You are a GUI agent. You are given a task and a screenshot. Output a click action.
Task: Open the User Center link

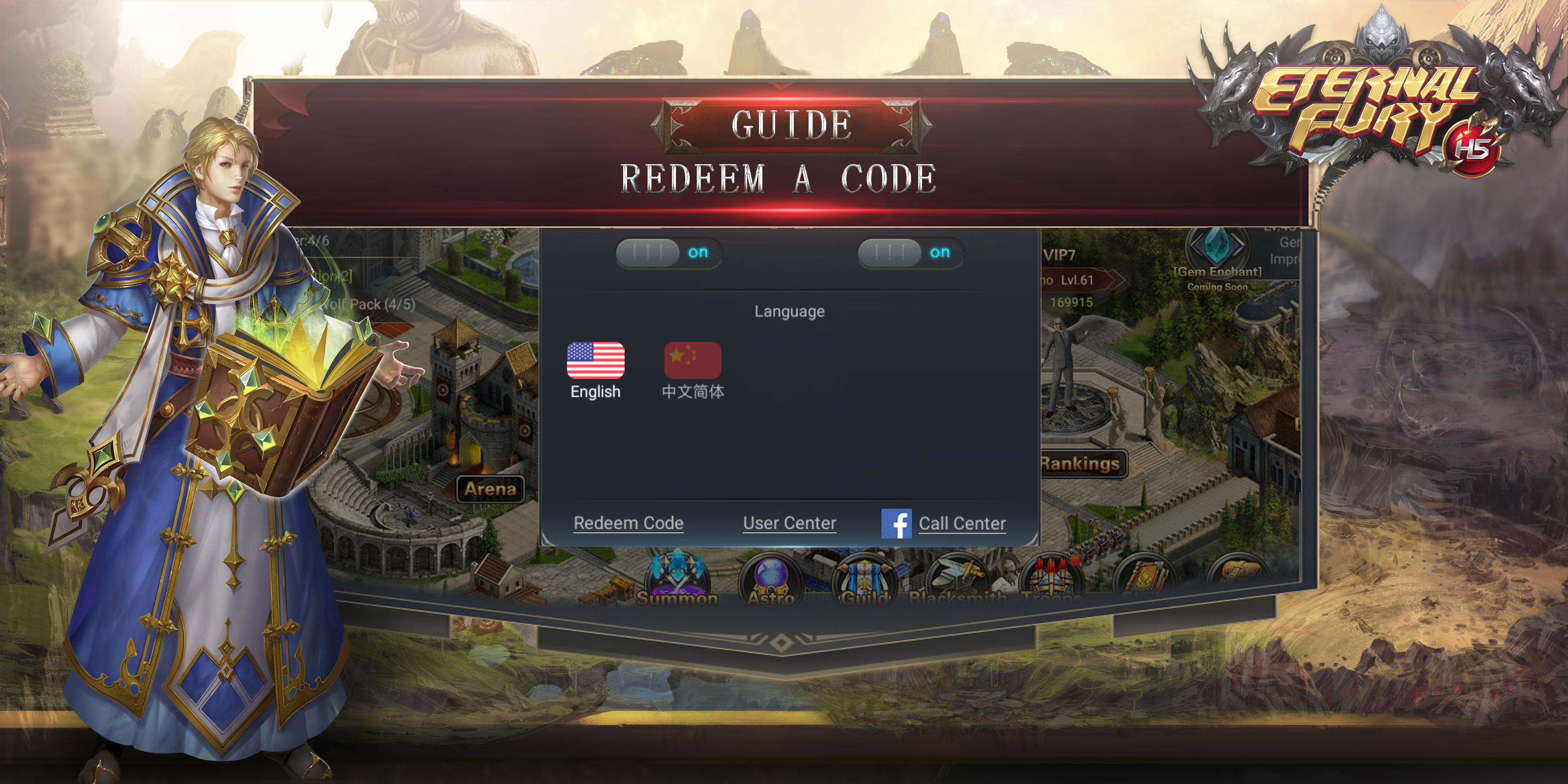tap(789, 523)
